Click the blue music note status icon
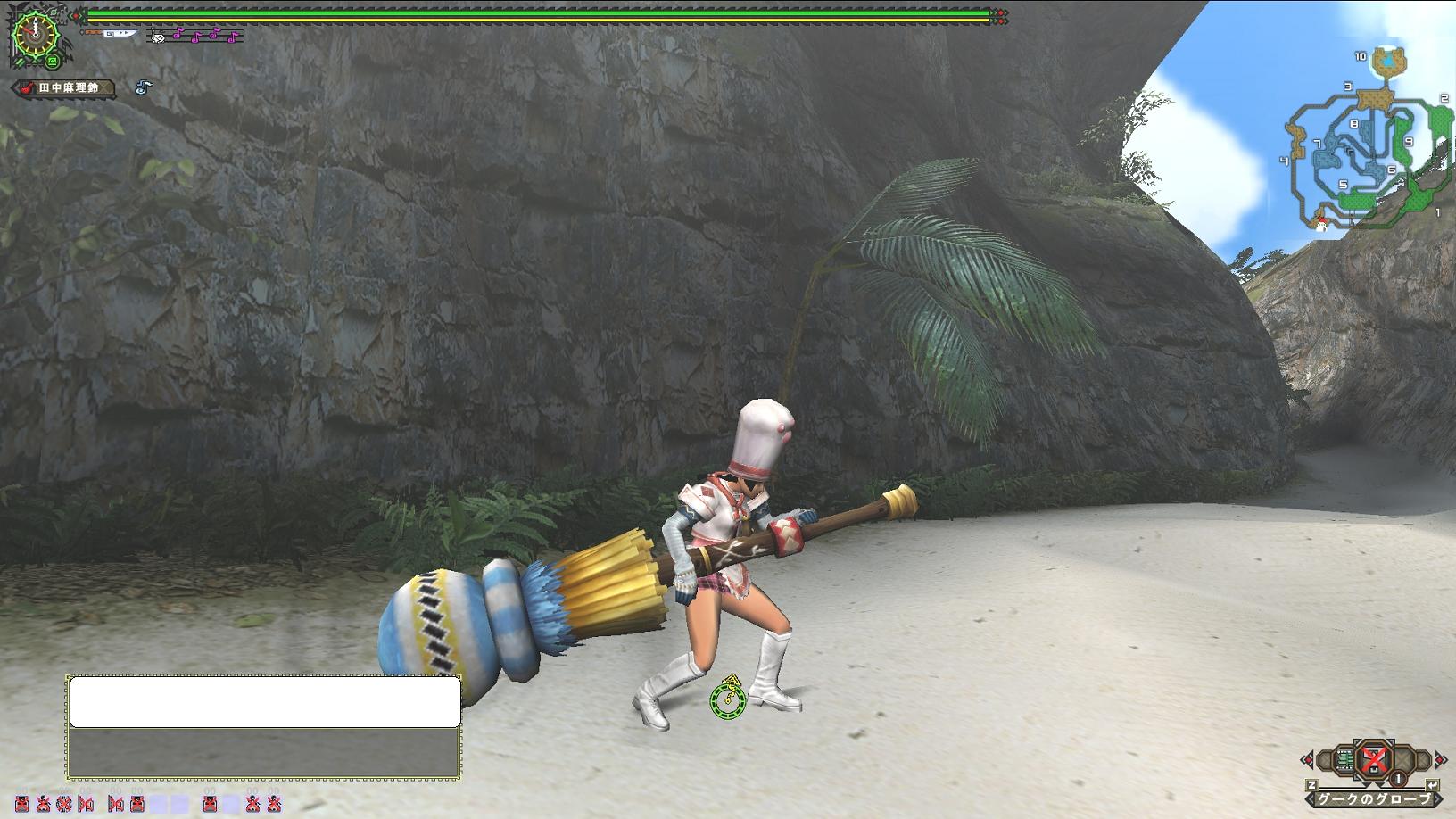This screenshot has width=1456, height=819. [144, 87]
